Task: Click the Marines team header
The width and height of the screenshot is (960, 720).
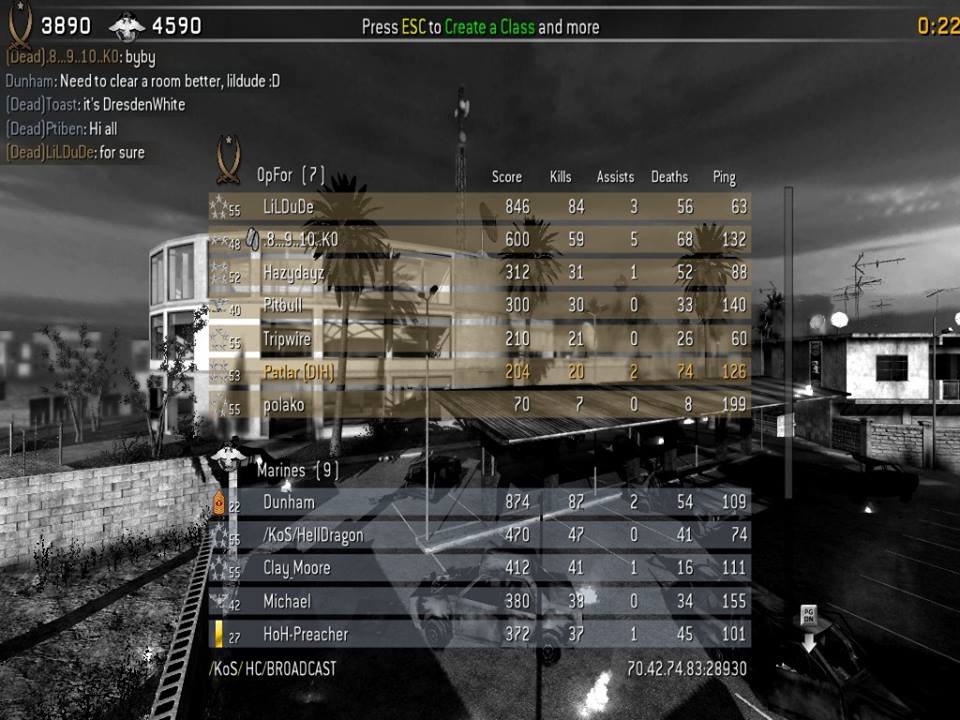Action: [x=297, y=468]
